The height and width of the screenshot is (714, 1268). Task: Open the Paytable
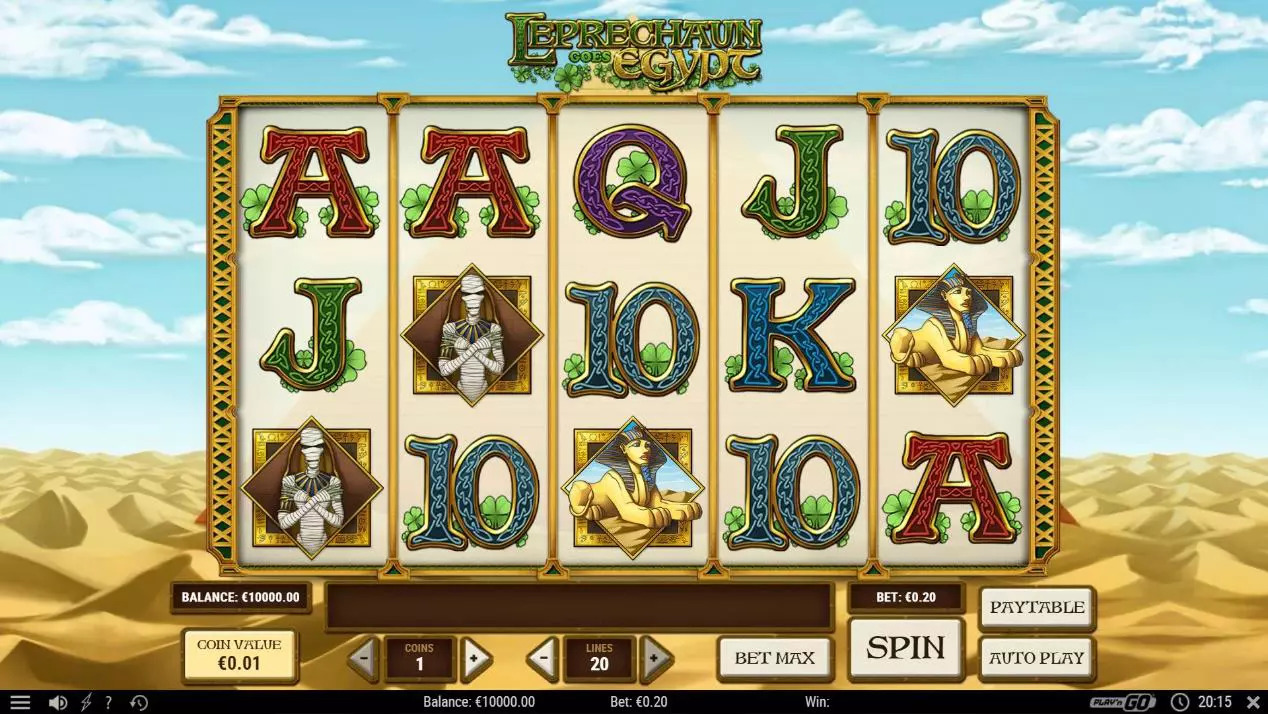click(x=1036, y=607)
